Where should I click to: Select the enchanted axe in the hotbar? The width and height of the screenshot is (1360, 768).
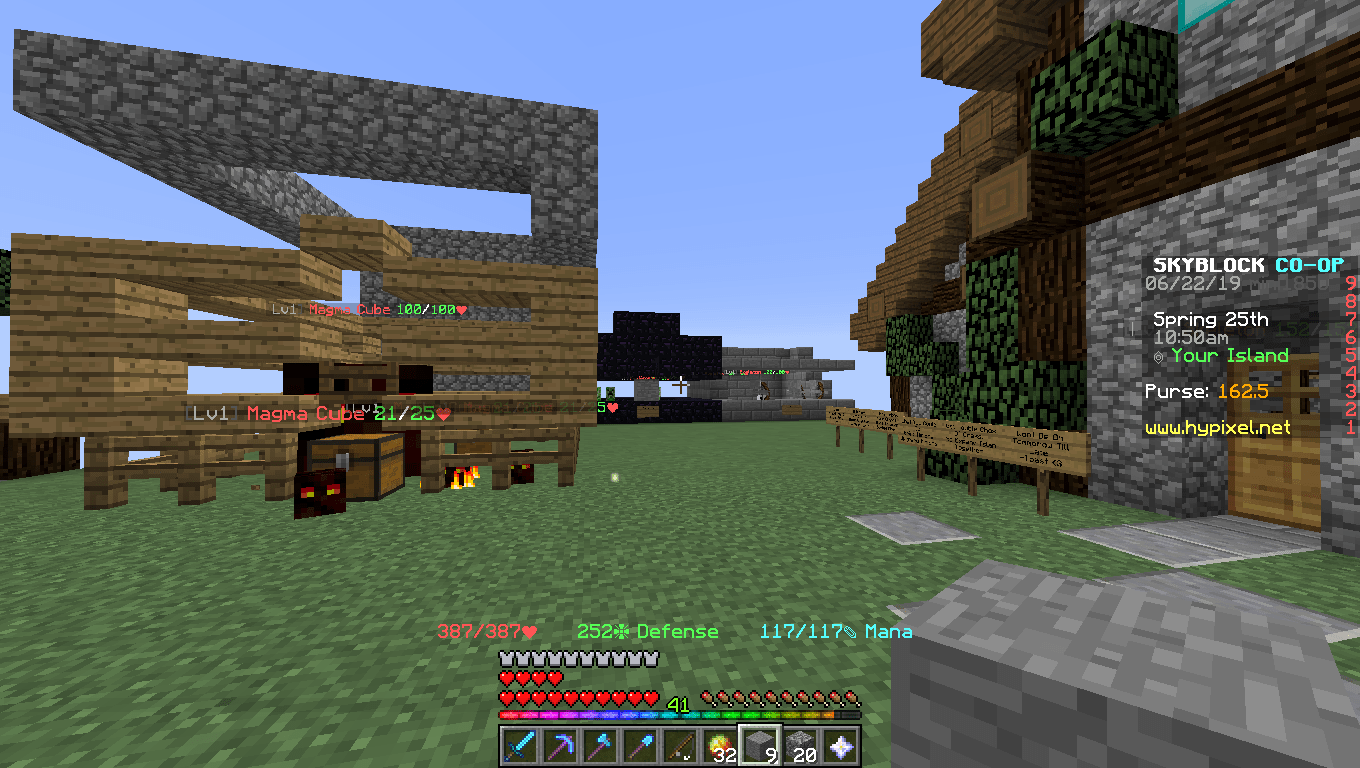click(599, 744)
